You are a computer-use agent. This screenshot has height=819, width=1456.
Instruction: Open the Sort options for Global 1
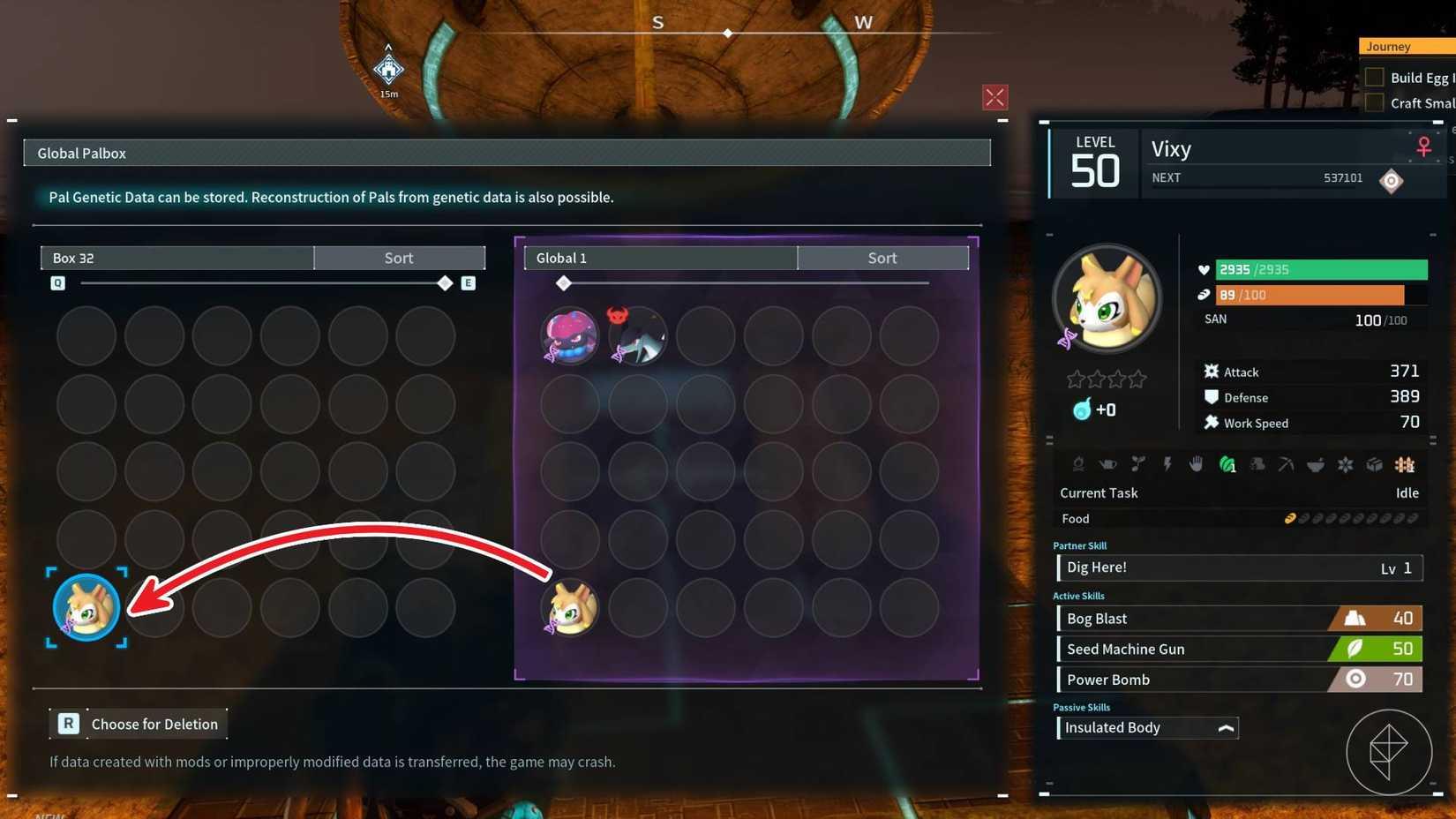pos(882,258)
